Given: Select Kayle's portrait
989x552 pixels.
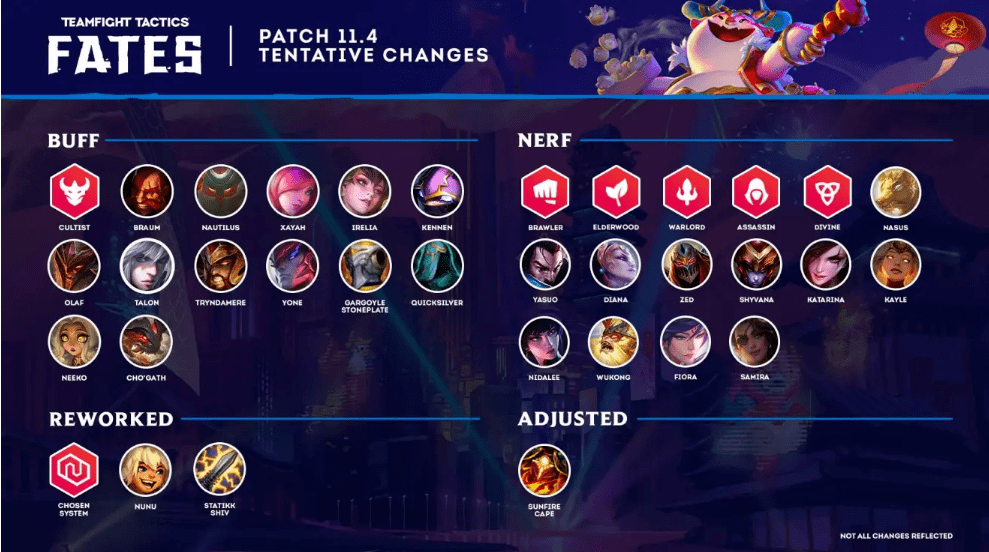Looking at the screenshot, I should tap(896, 265).
